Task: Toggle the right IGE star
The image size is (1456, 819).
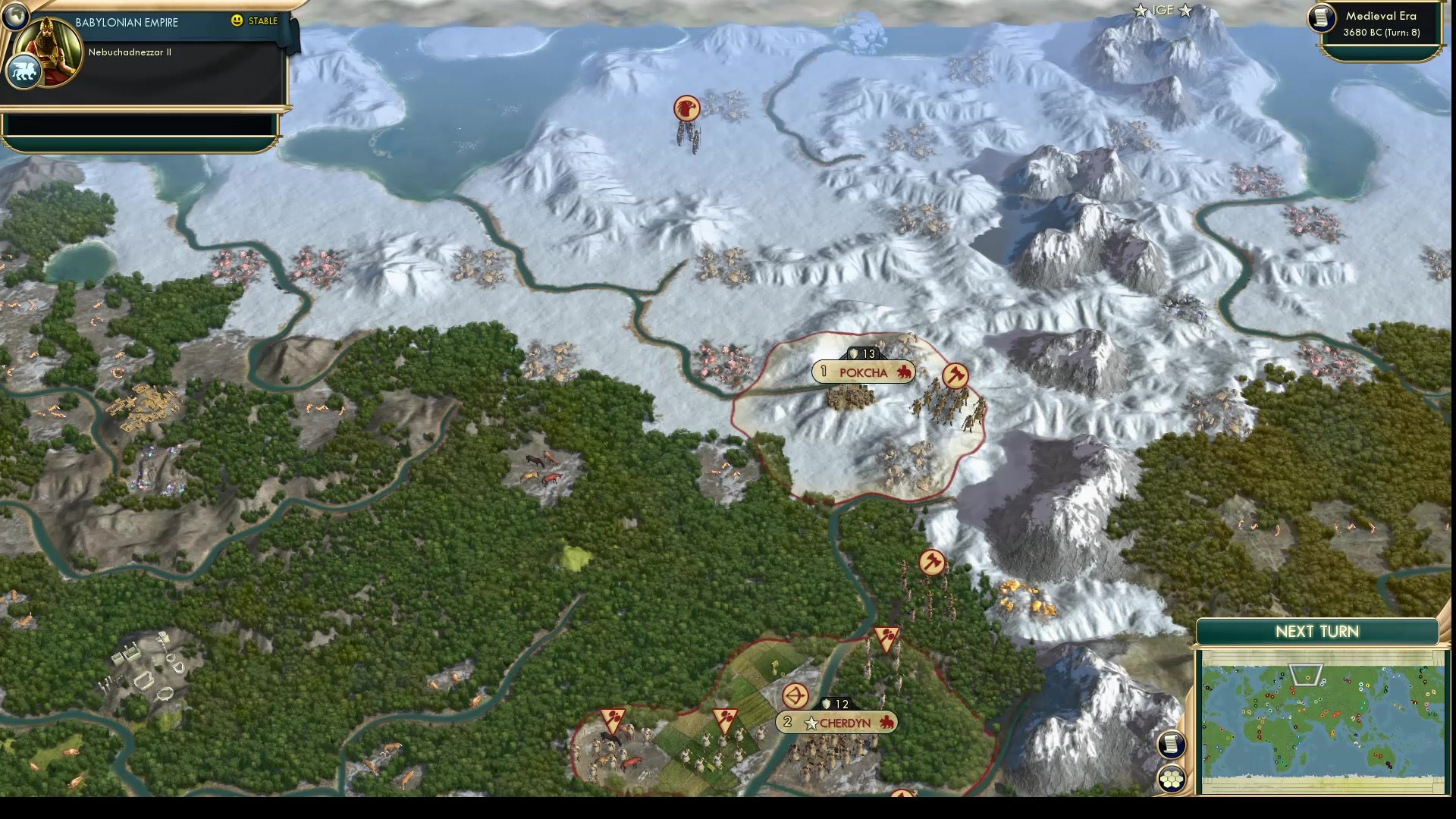Action: pos(1184,11)
